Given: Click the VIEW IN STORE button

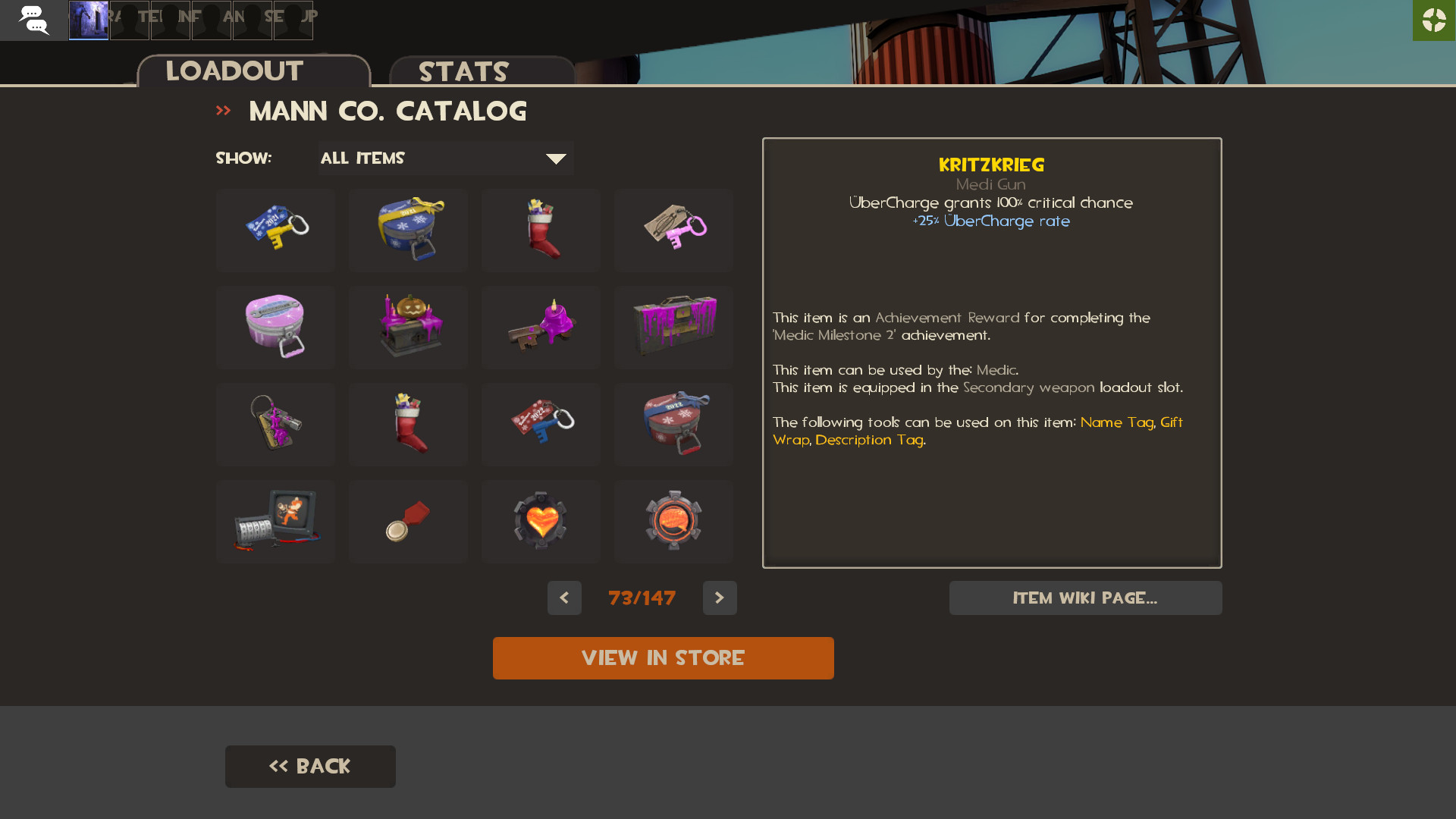Looking at the screenshot, I should point(664,658).
